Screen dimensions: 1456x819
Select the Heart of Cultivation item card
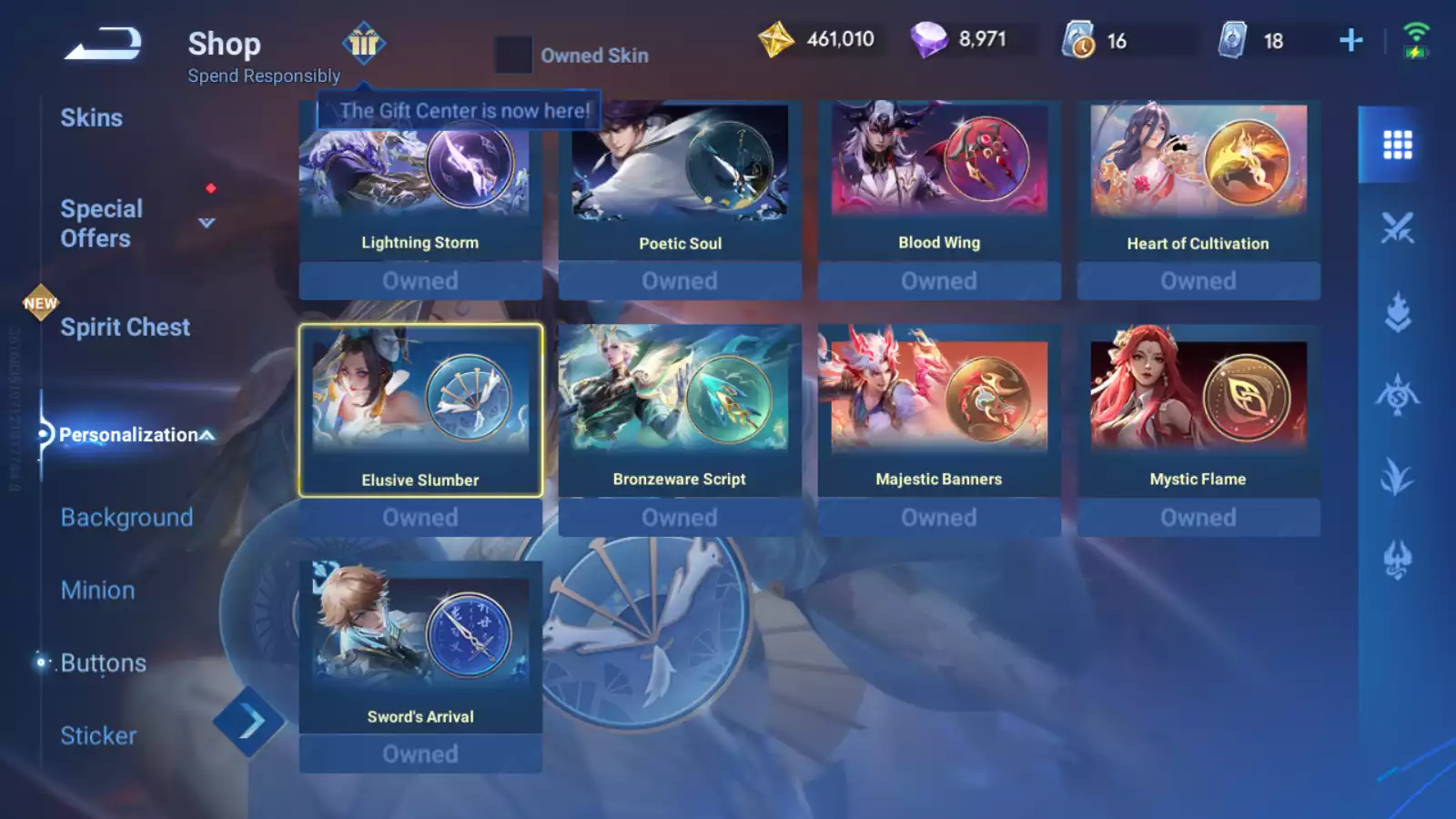click(1198, 182)
